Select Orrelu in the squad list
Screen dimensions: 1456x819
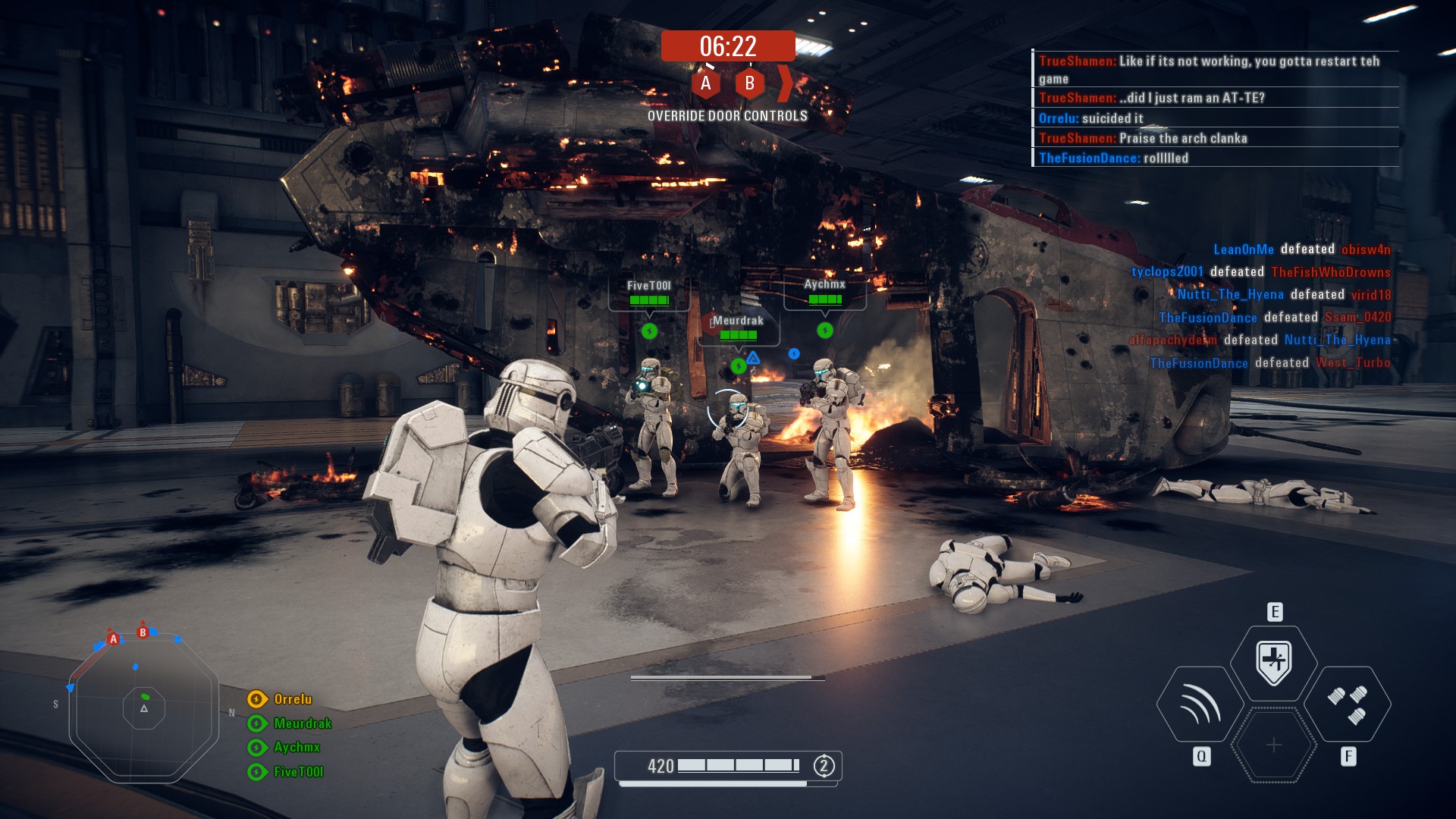pyautogui.click(x=292, y=699)
